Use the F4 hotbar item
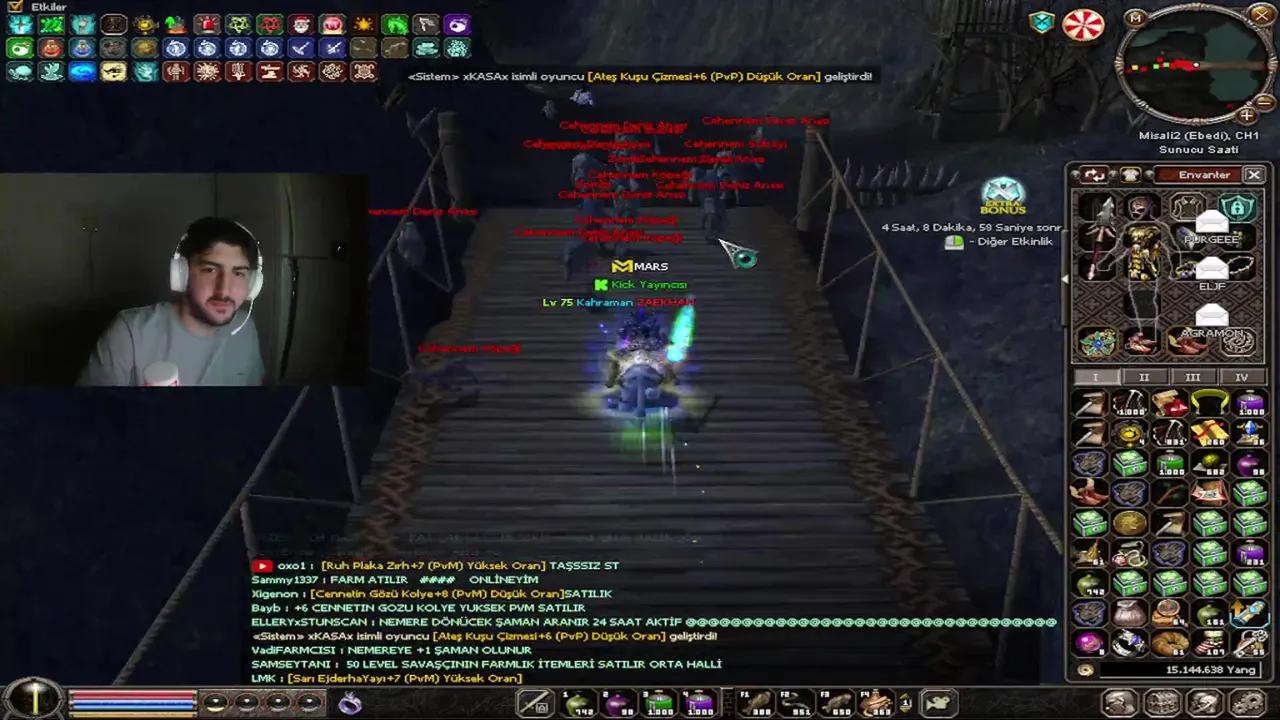This screenshot has height=720, width=1280. point(877,705)
